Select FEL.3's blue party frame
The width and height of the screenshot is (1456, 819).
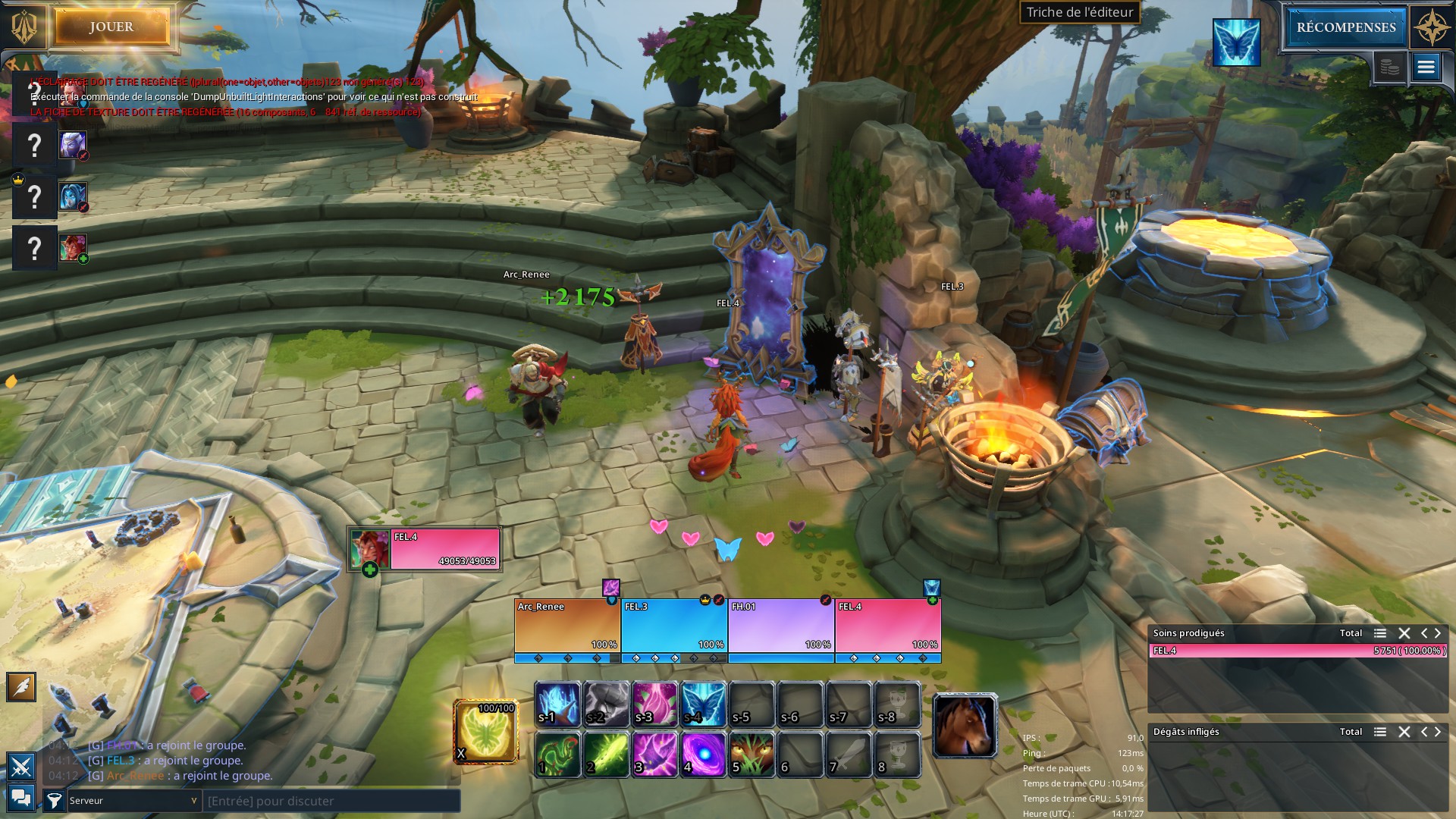coord(674,626)
